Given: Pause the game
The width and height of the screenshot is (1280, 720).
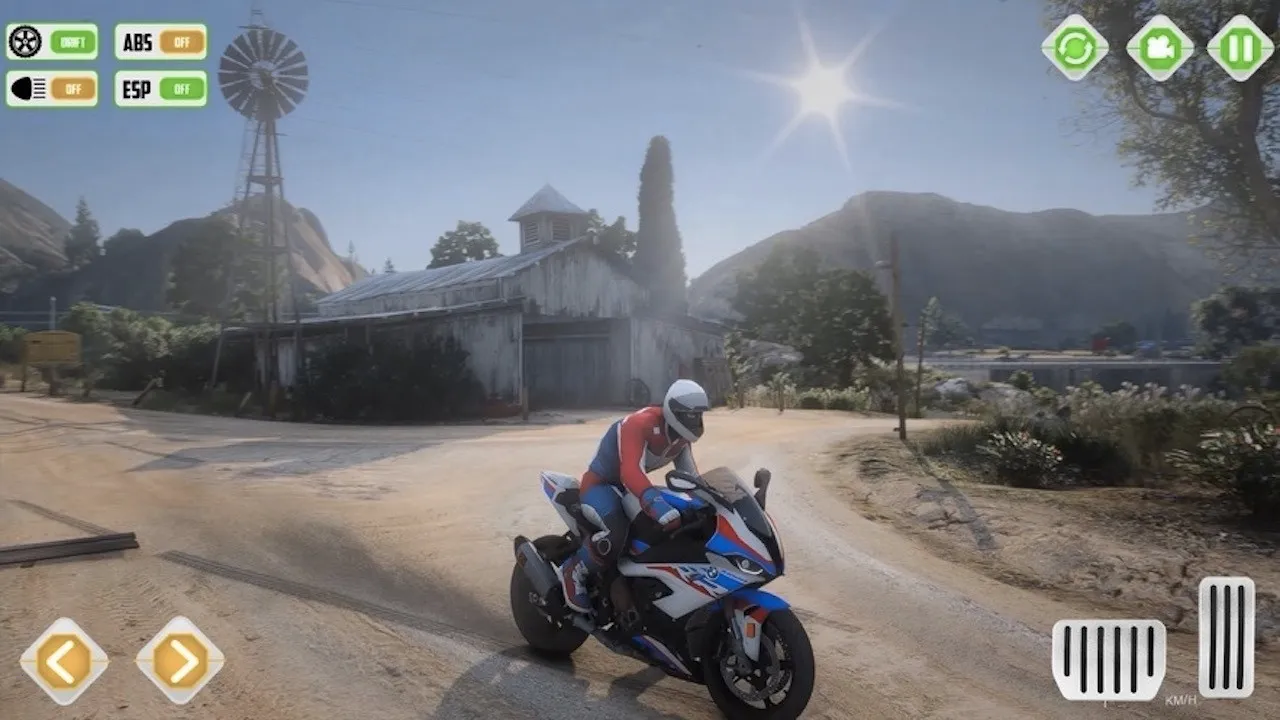Looking at the screenshot, I should pyautogui.click(x=1240, y=48).
